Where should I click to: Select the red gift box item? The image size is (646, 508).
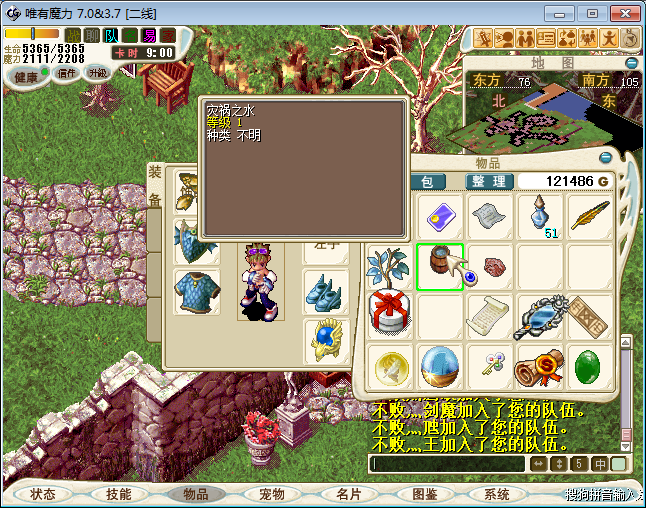[x=389, y=316]
